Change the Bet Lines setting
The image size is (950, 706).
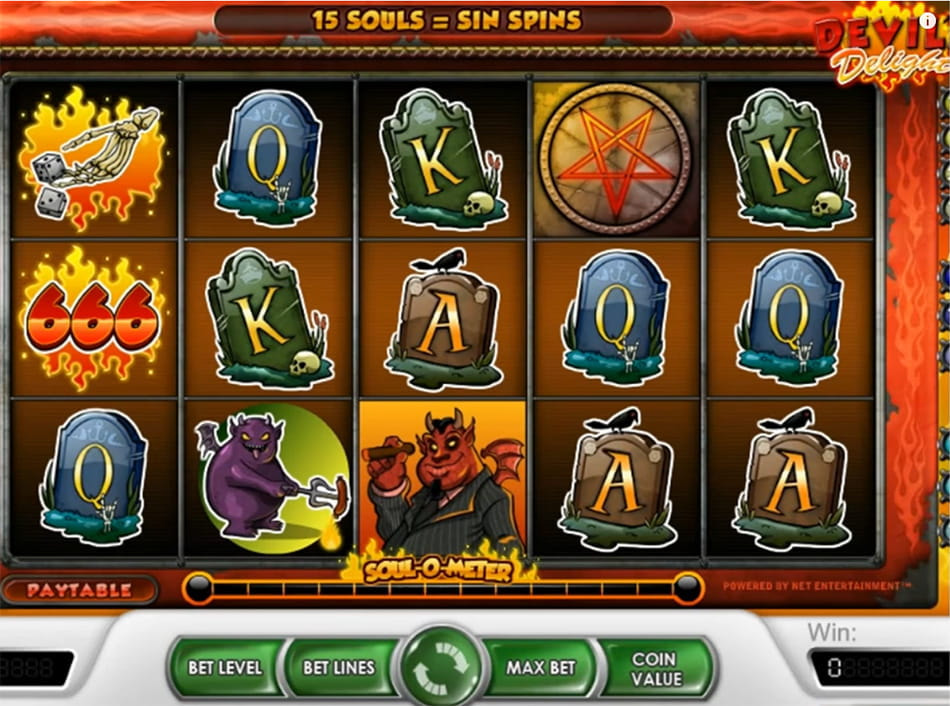(338, 667)
